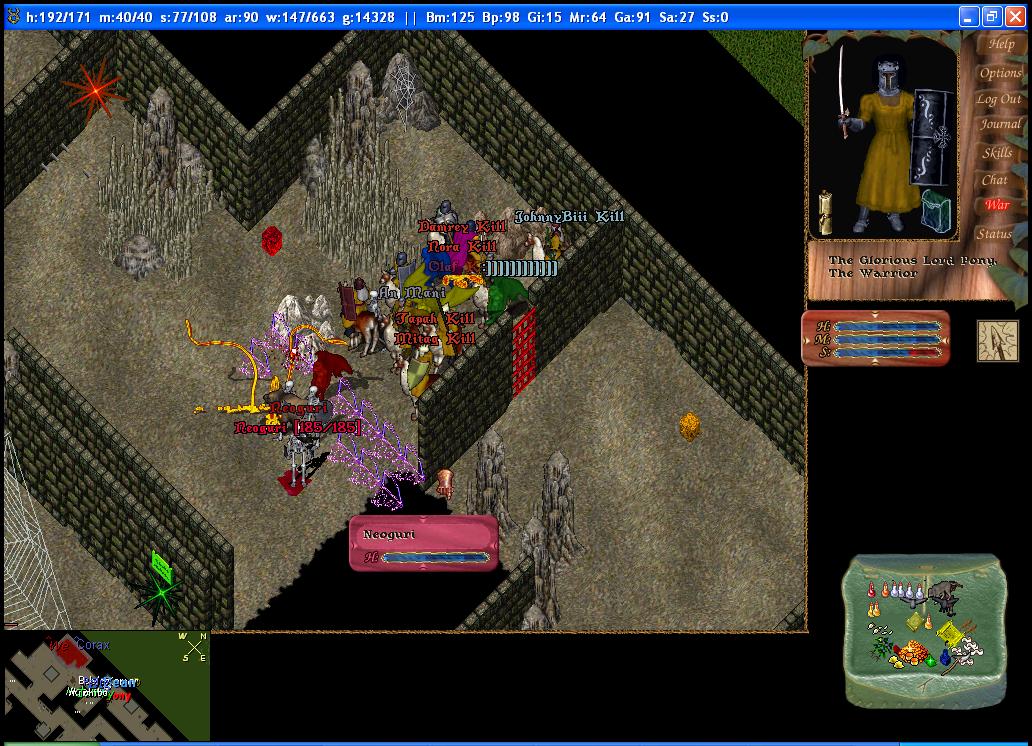Viewport: 1032px width, 746px height.
Task: Select the green emerald gem in the backpack
Action: [x=932, y=659]
